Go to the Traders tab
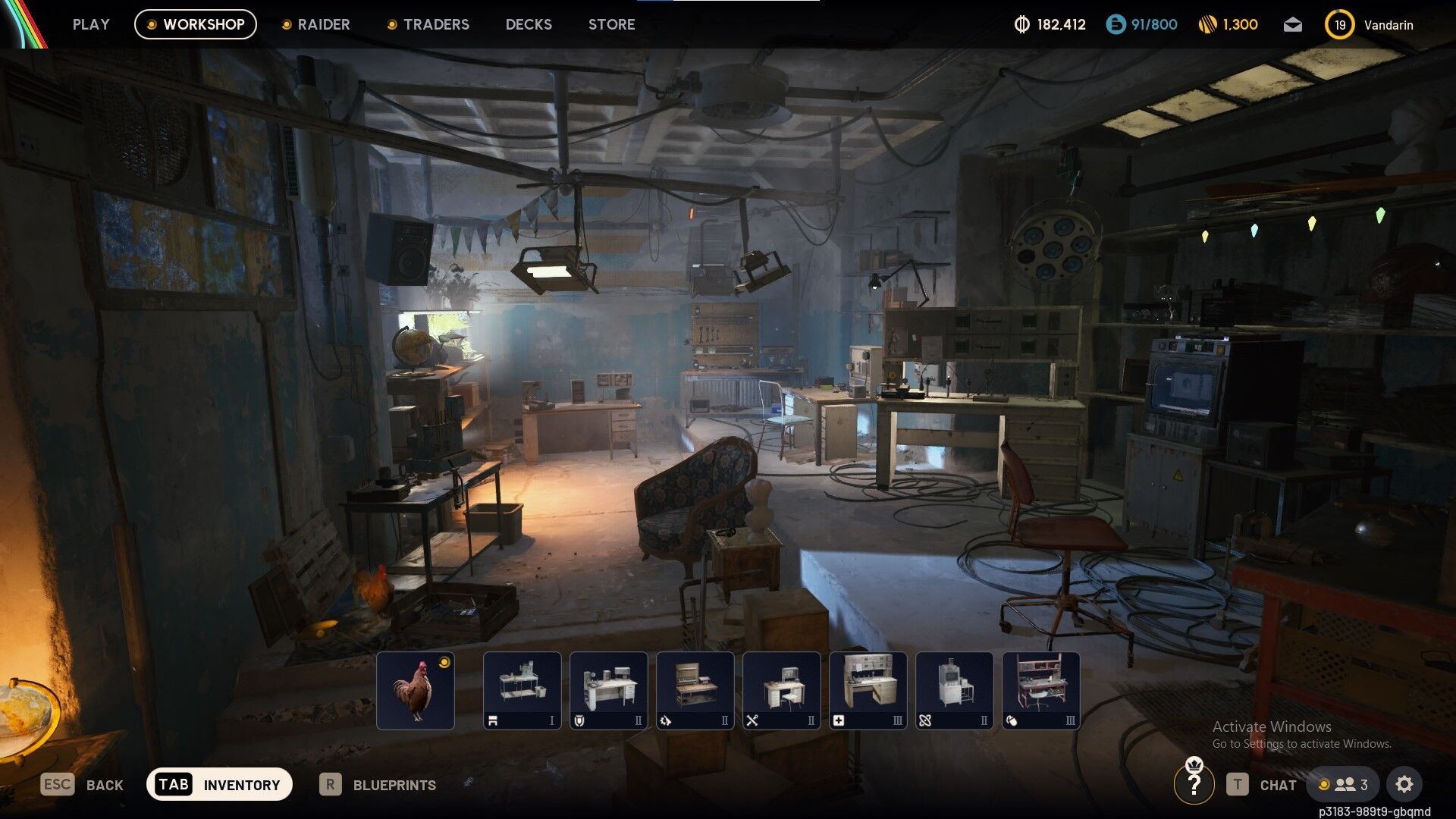This screenshot has height=819, width=1456. click(428, 24)
